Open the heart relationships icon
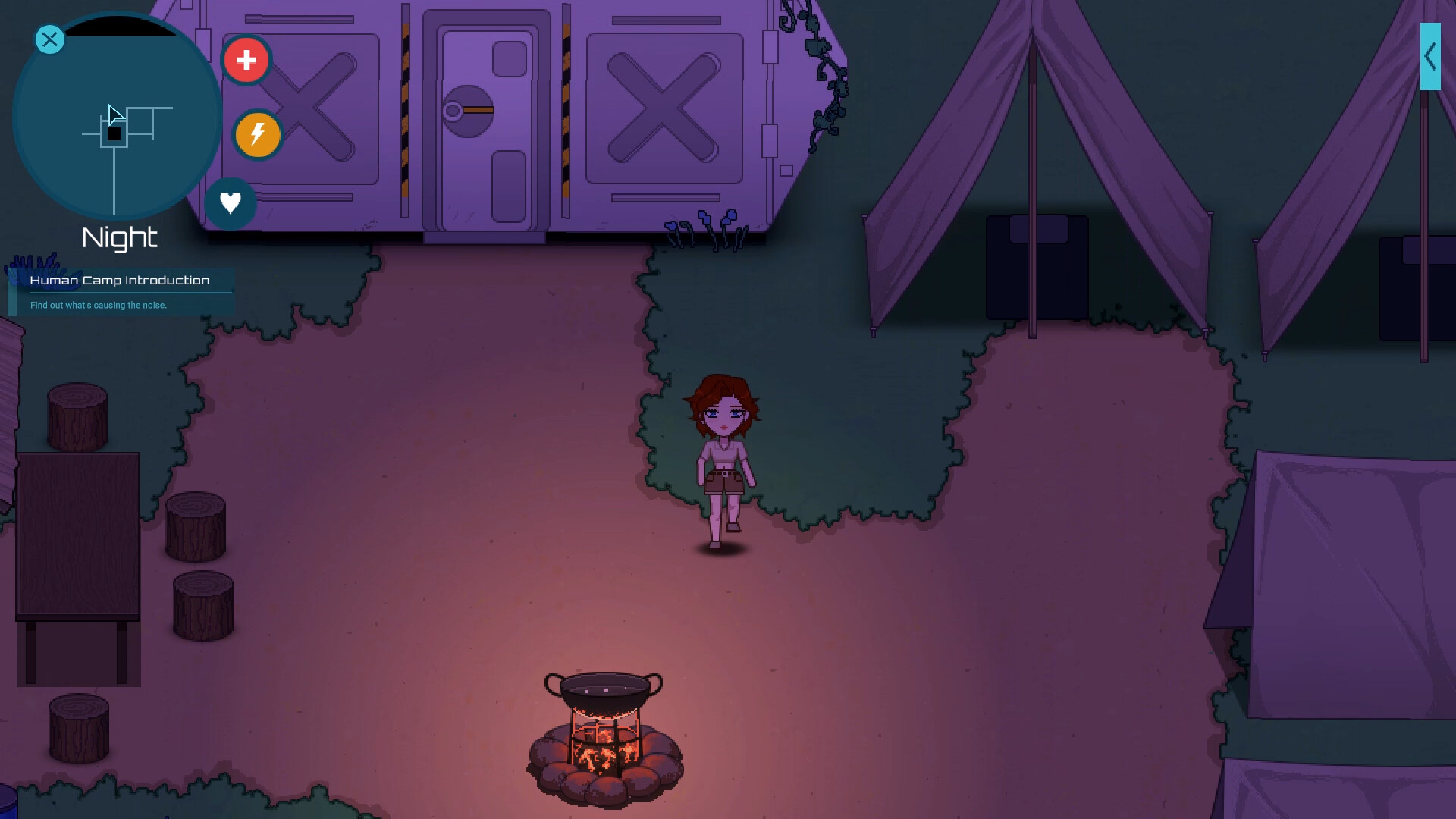The image size is (1456, 819). 231,202
